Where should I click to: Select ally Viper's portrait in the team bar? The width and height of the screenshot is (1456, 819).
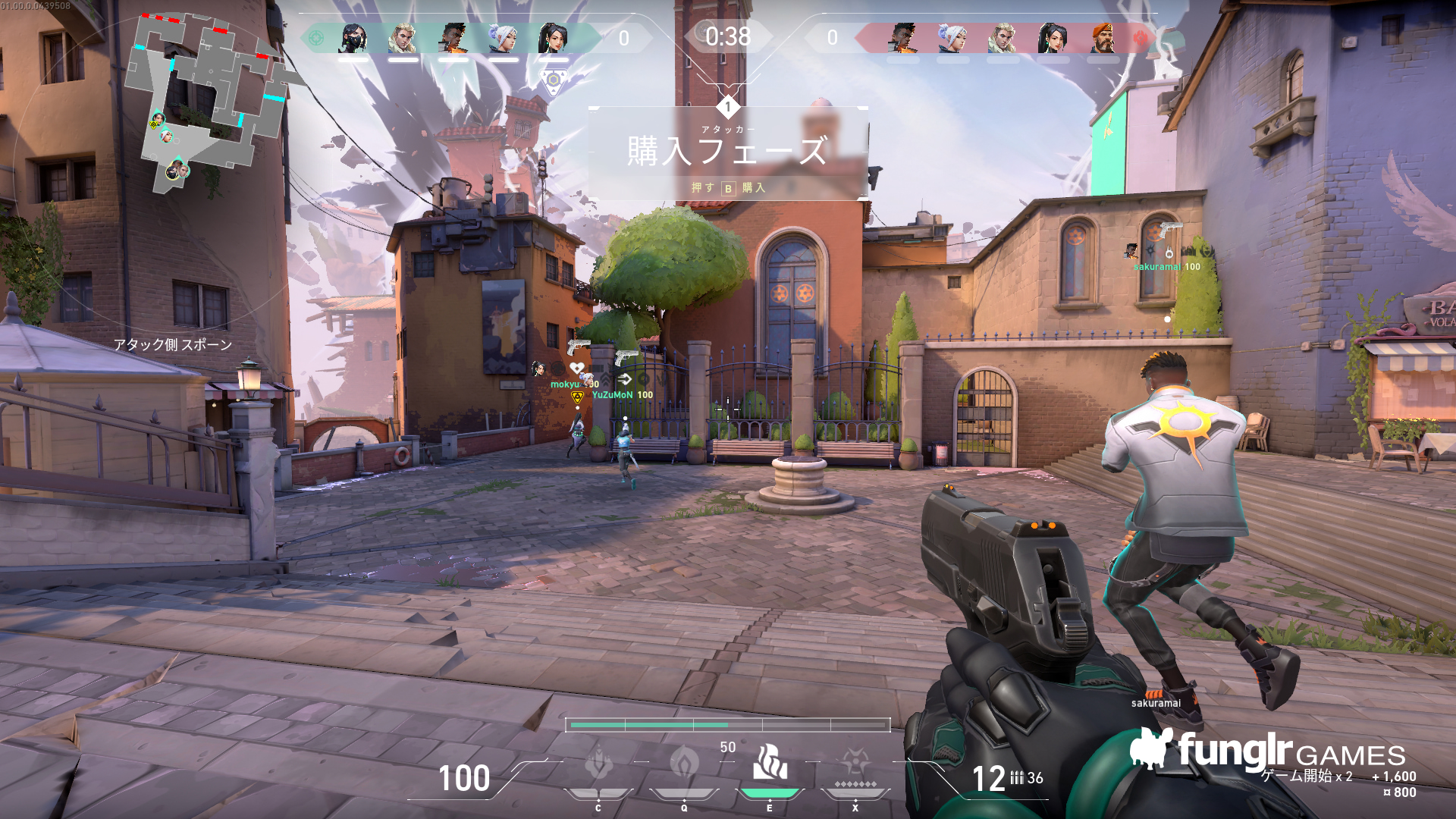(353, 38)
